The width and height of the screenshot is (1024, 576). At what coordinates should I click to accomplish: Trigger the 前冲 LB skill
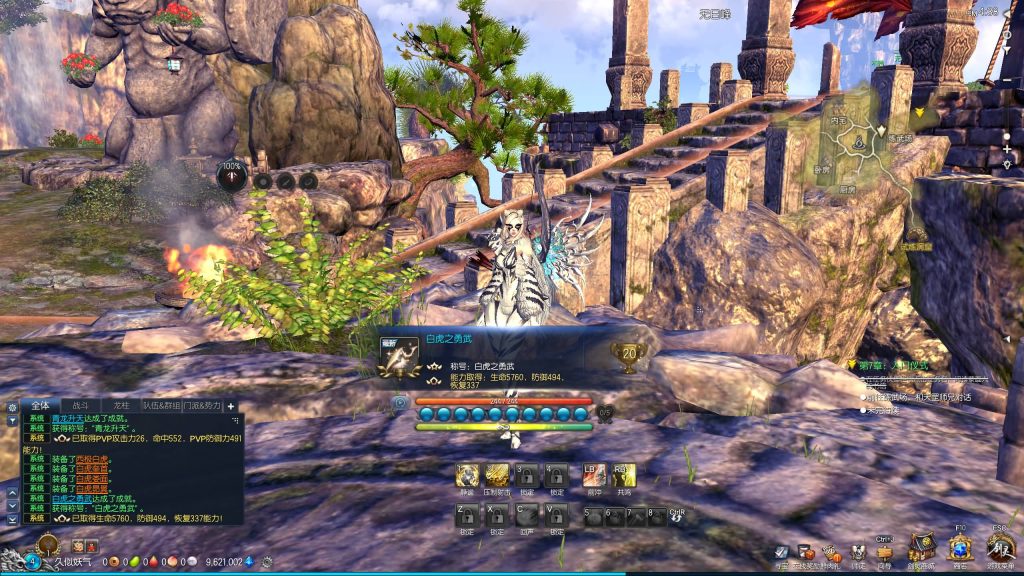coord(593,475)
